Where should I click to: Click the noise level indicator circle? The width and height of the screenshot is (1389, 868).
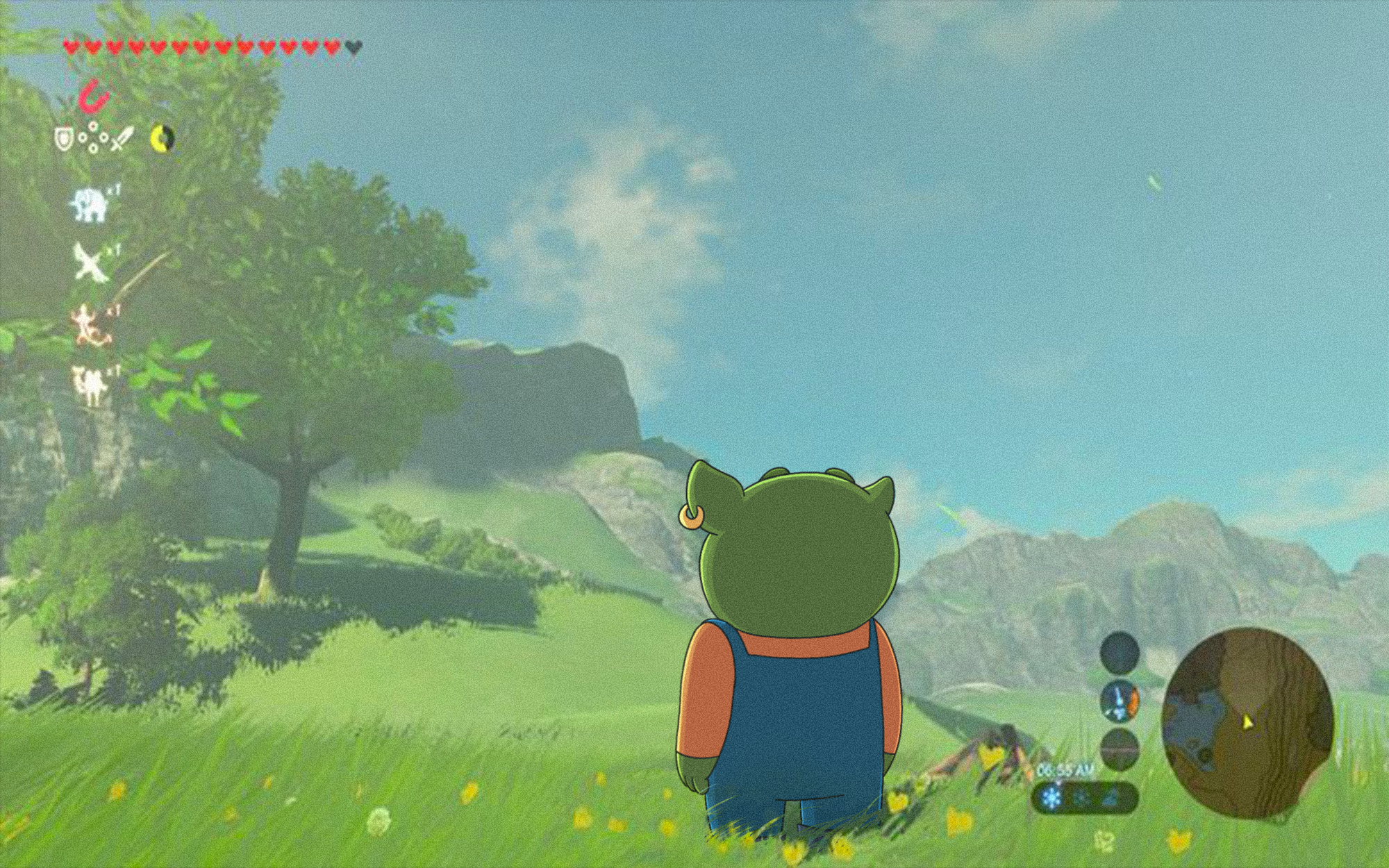pyautogui.click(x=1120, y=749)
